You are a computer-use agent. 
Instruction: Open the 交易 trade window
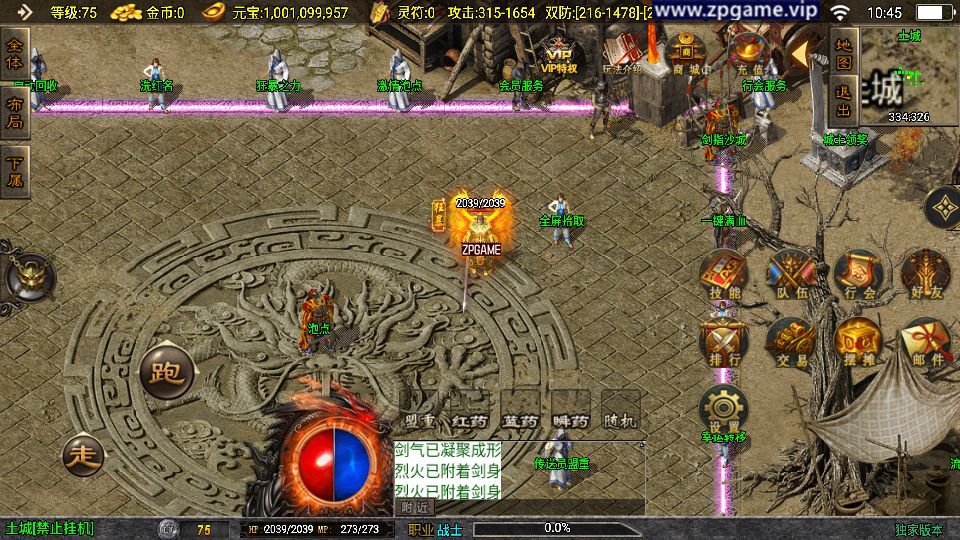click(x=790, y=342)
